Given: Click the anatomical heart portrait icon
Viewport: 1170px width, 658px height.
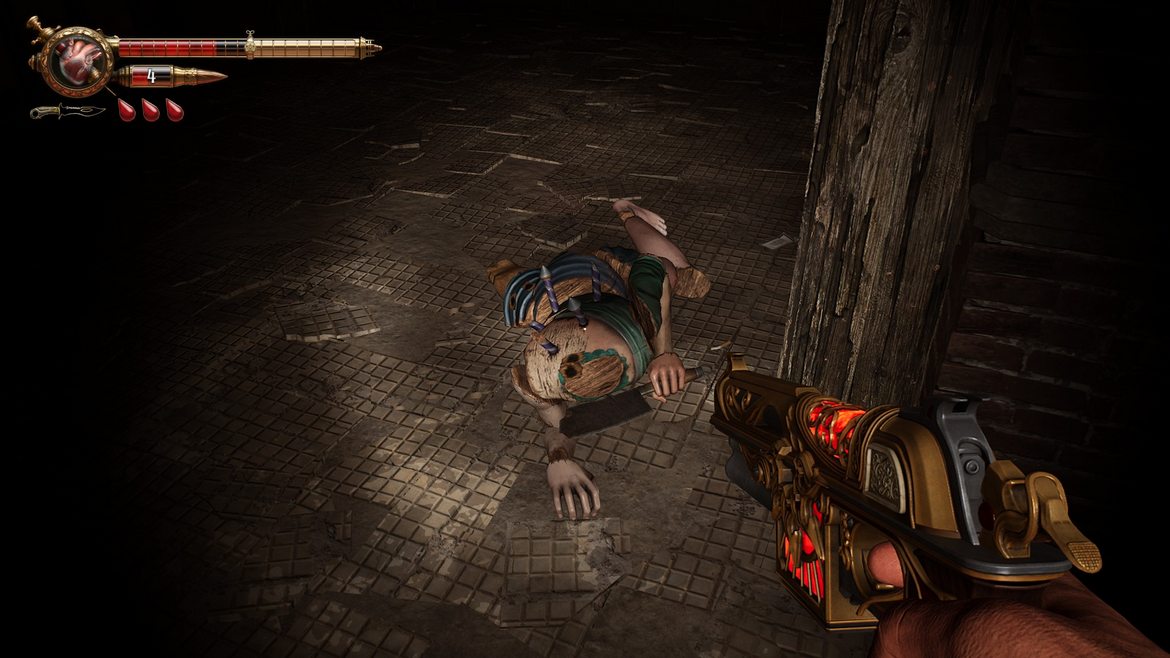Looking at the screenshot, I should (x=72, y=60).
